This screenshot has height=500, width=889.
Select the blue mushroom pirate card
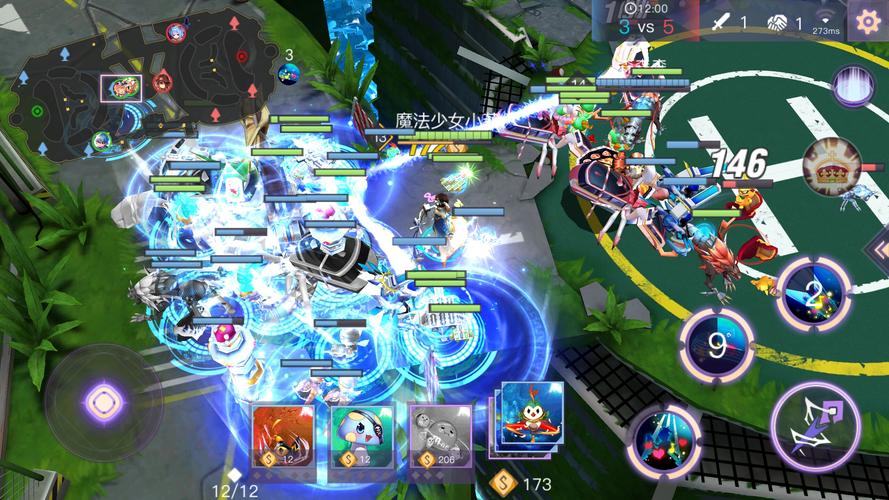coord(361,434)
